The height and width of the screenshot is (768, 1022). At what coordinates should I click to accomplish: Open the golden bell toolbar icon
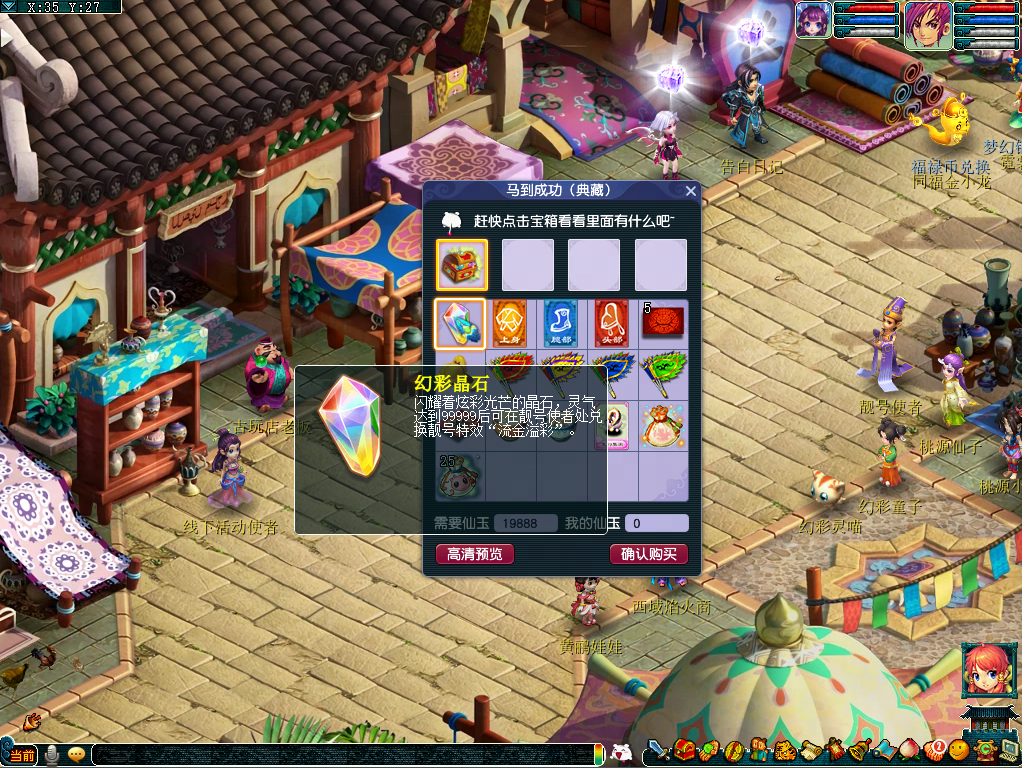(x=860, y=750)
